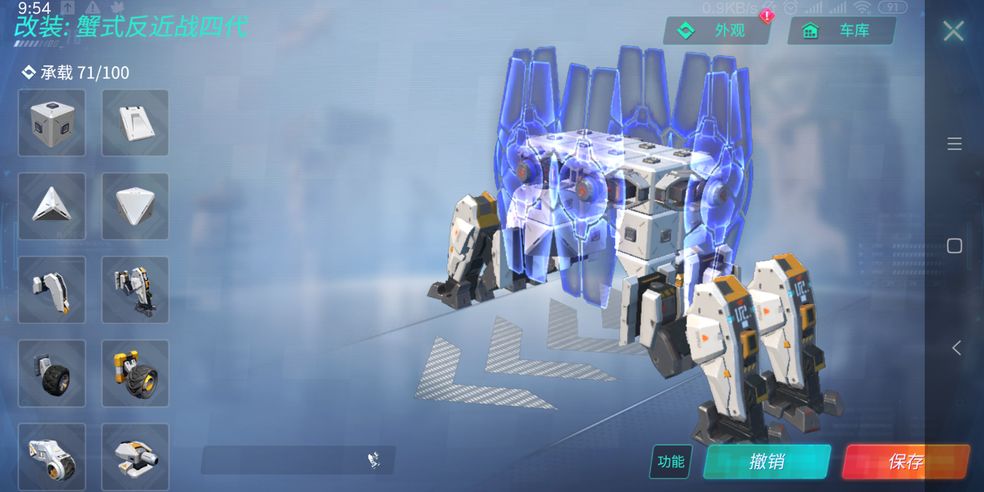This screenshot has width=984, height=492.
Task: Tap the Android back arrow
Action: tap(955, 348)
